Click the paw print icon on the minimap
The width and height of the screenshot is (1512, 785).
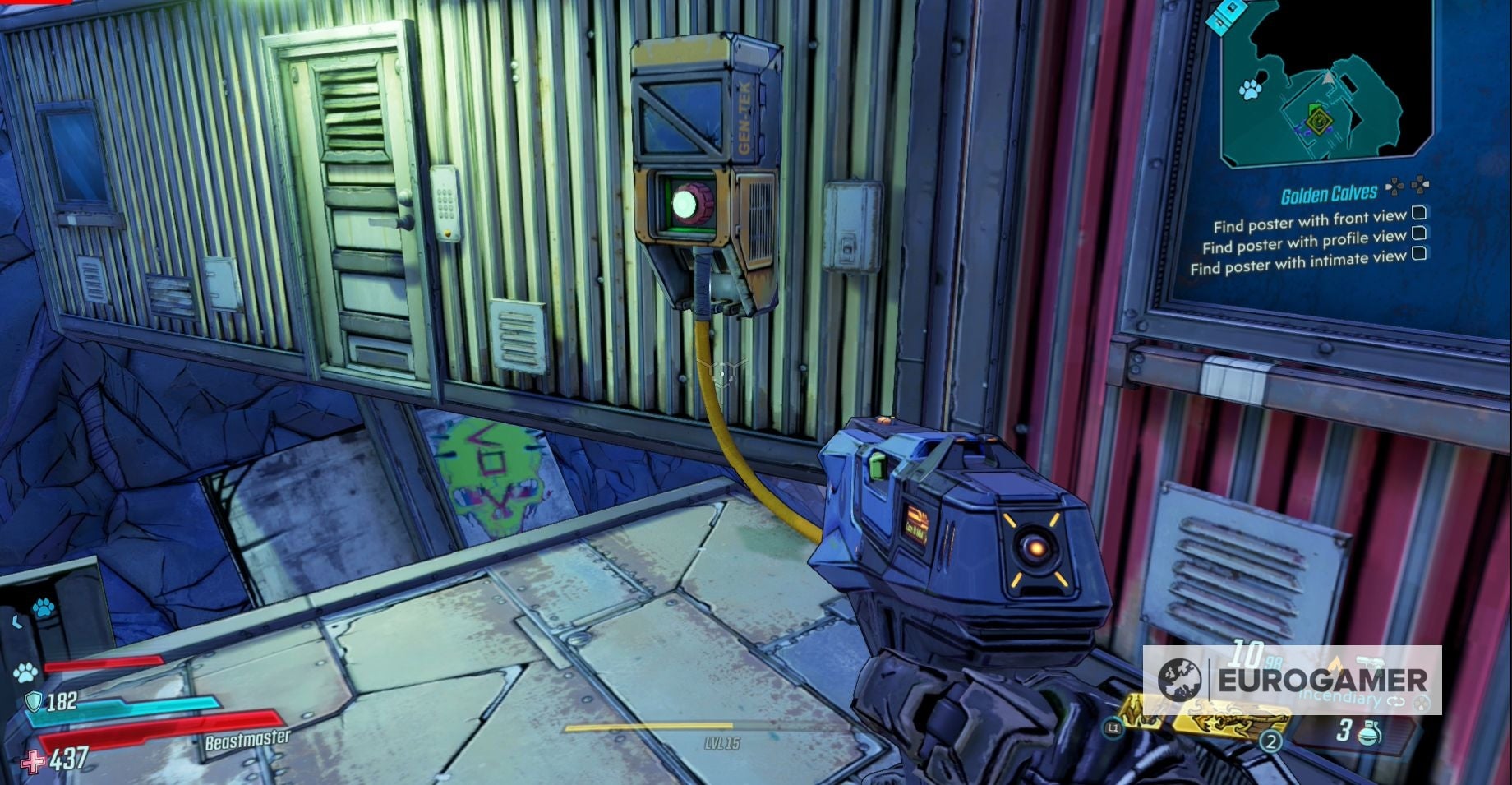pos(1251,90)
